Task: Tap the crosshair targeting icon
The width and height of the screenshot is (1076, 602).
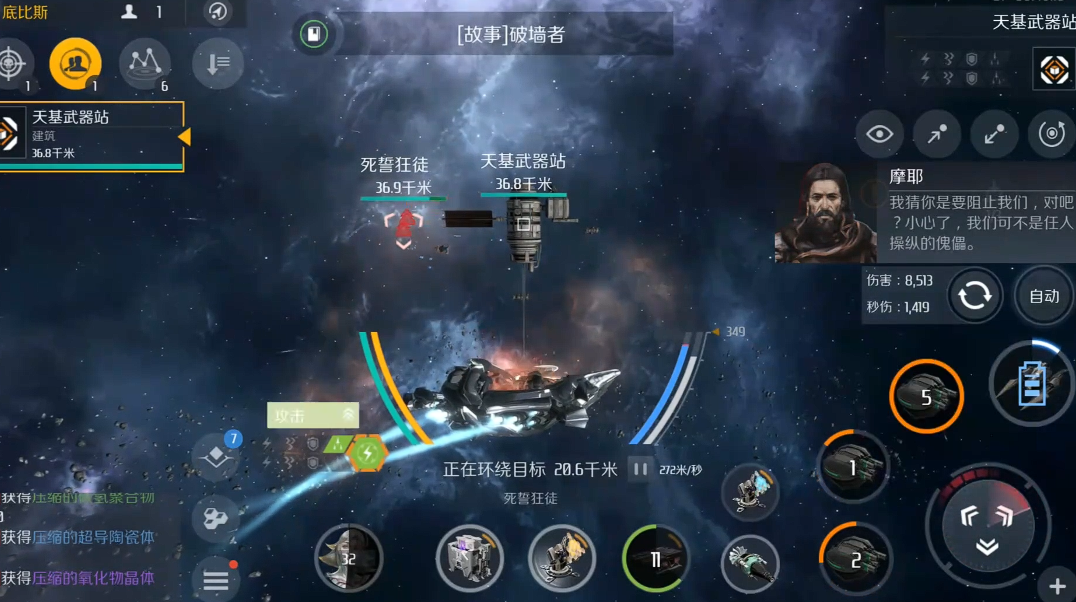Action: (12, 64)
